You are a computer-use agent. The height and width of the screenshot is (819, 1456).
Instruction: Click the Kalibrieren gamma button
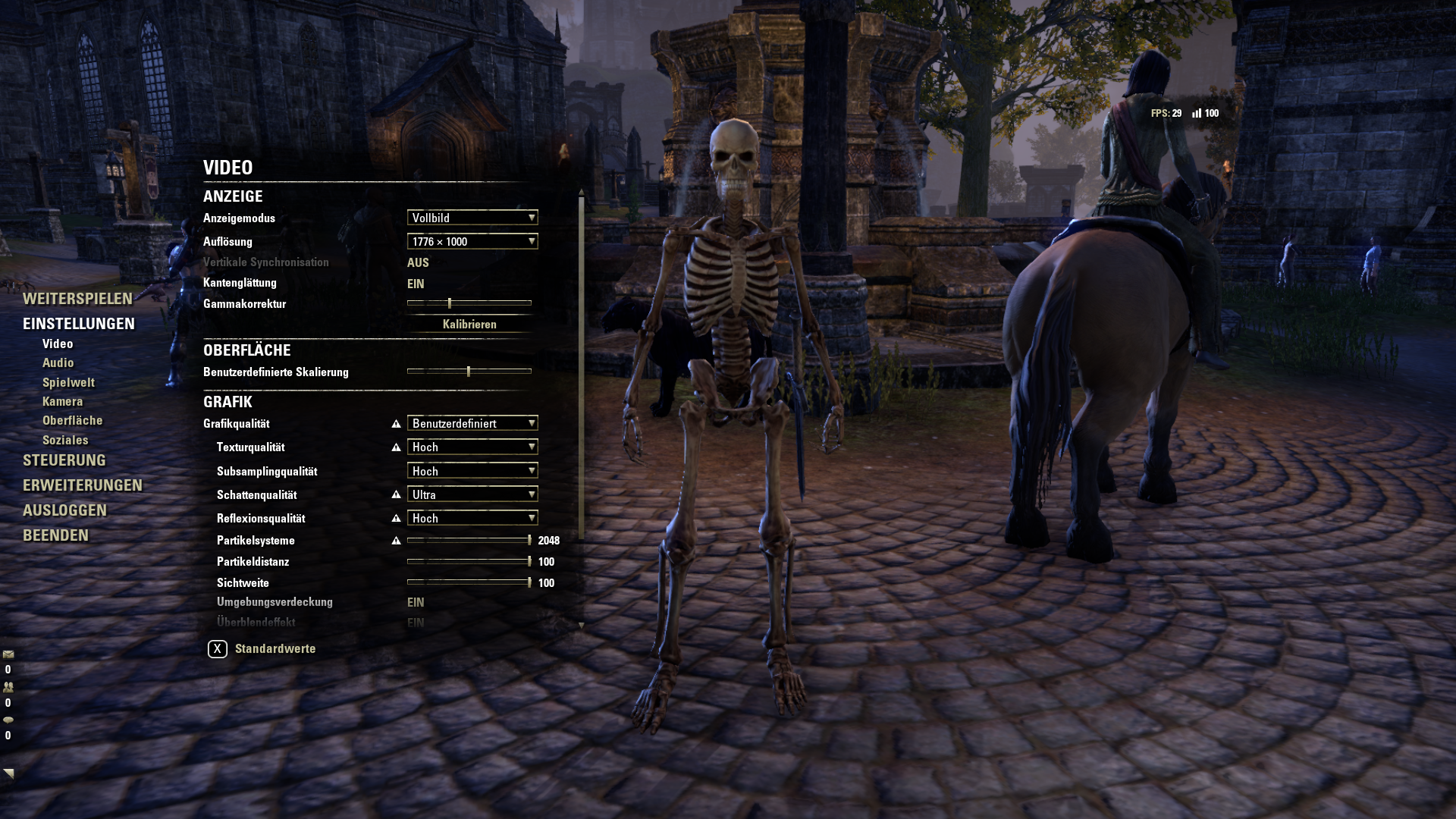(469, 325)
